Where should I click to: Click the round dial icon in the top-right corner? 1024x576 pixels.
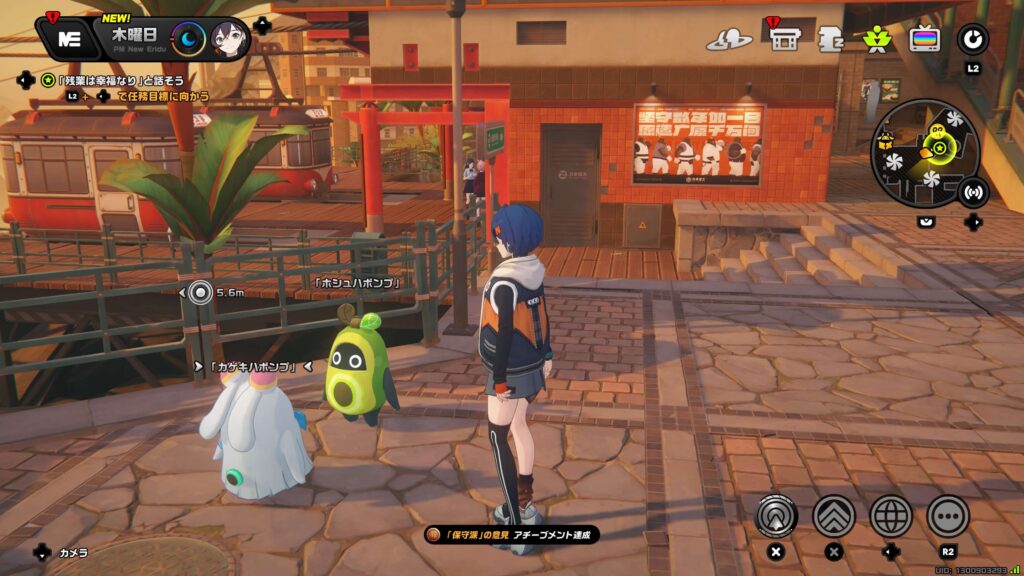(972, 39)
